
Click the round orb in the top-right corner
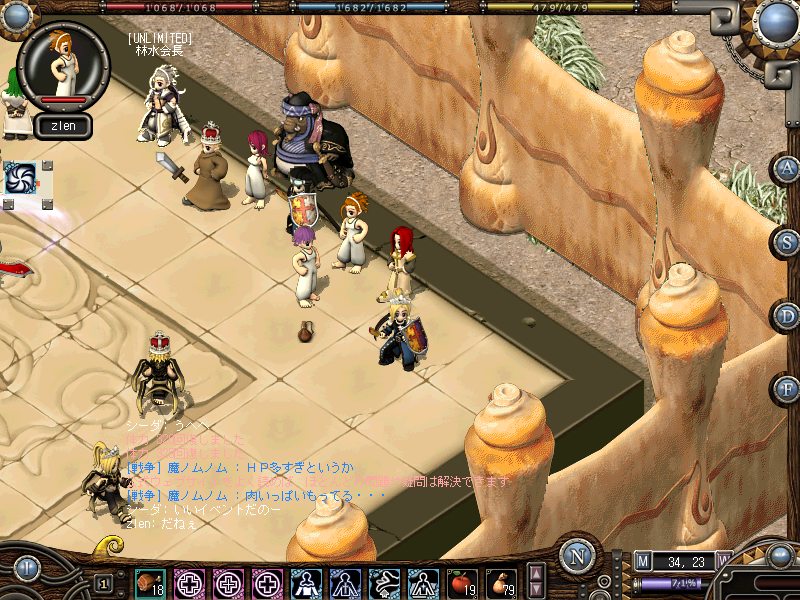coord(775,21)
